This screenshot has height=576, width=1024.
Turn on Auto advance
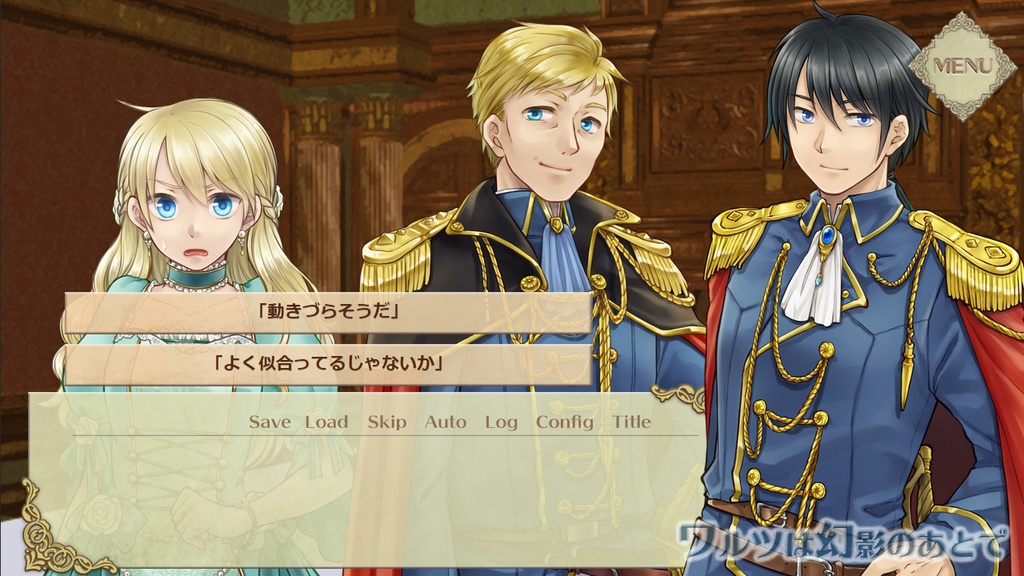click(x=445, y=422)
